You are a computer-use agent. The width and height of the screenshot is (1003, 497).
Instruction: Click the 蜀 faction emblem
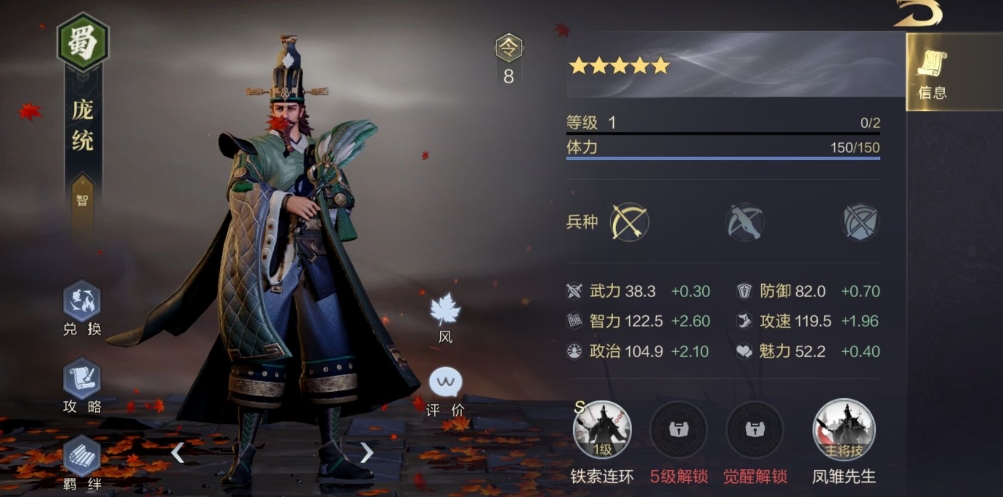coord(83,42)
